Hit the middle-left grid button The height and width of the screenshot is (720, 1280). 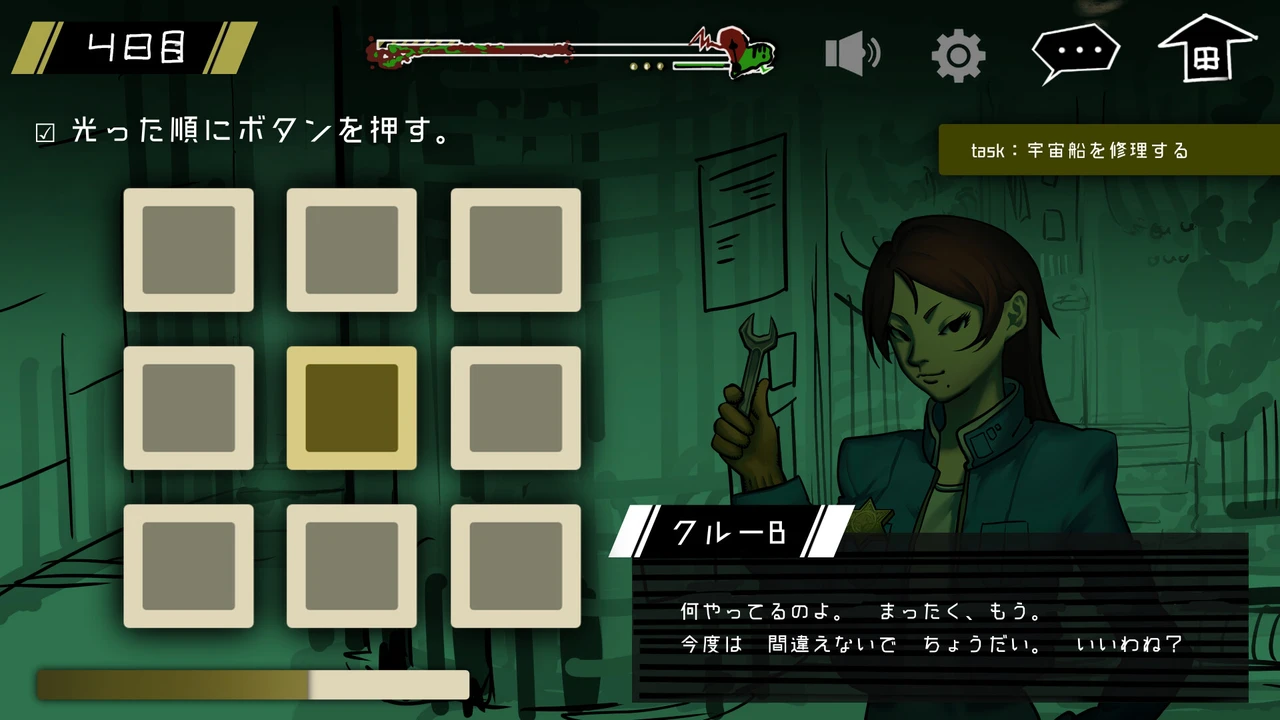(188, 408)
